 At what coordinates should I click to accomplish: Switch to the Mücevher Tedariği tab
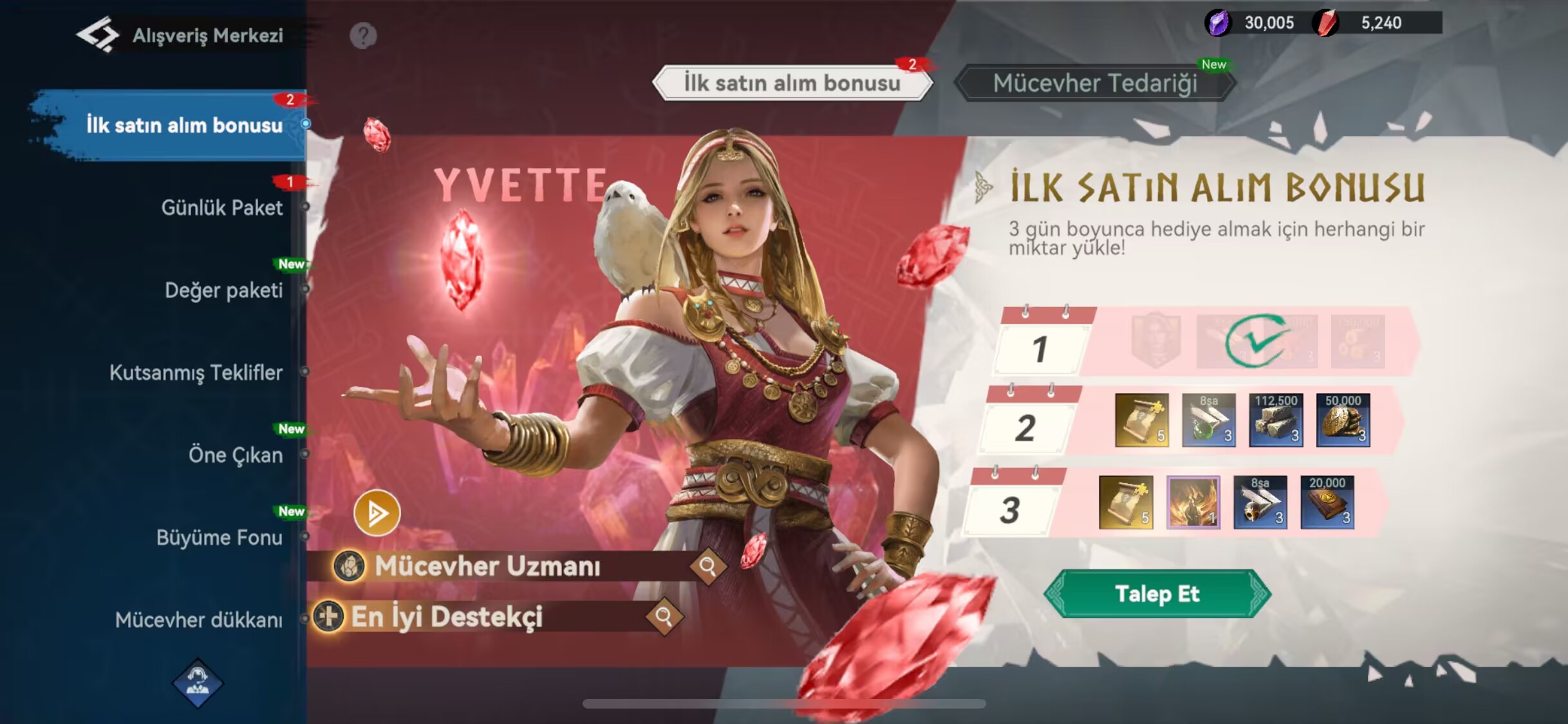tap(1094, 83)
